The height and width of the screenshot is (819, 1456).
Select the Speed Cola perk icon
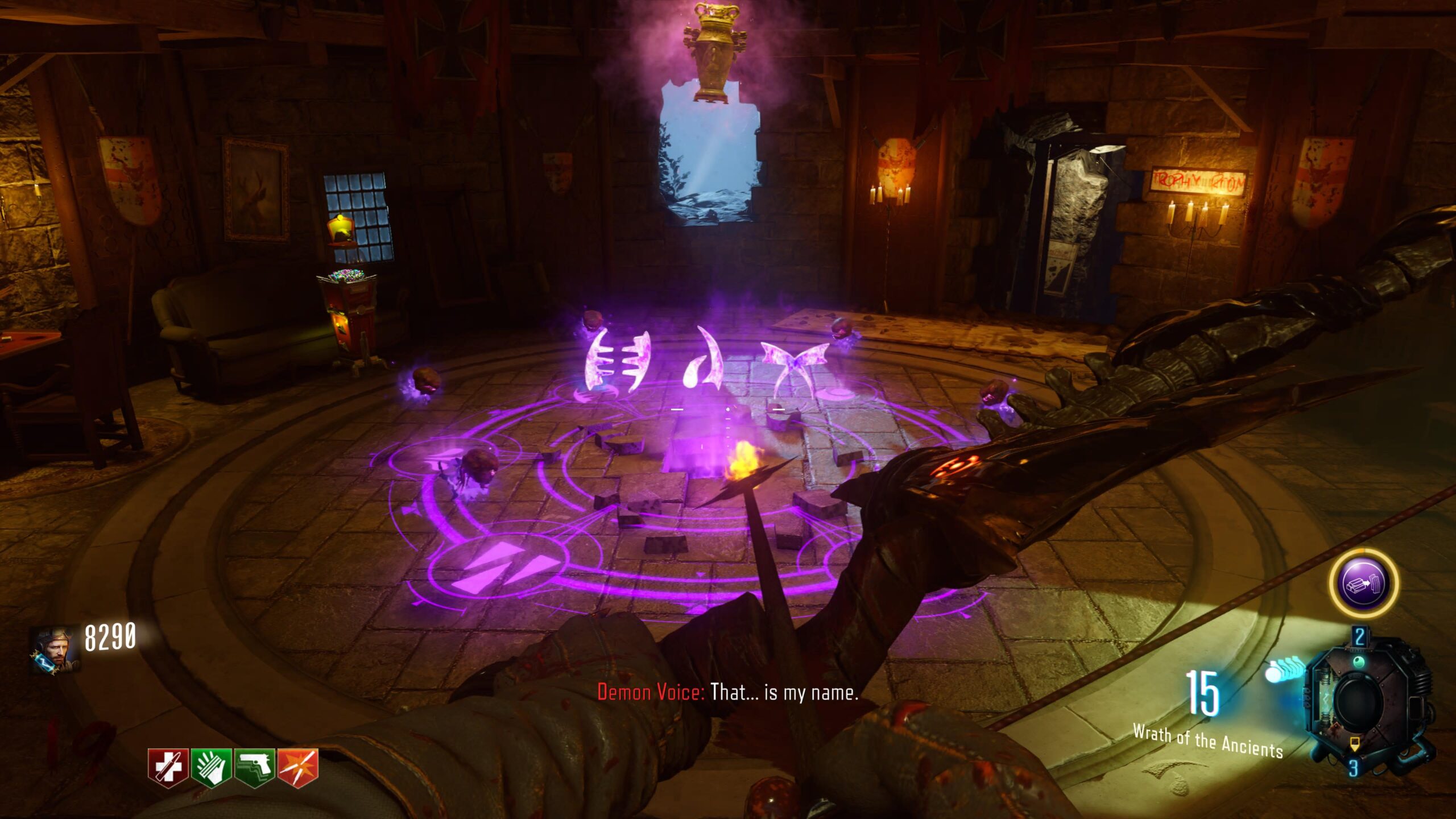tap(210, 766)
